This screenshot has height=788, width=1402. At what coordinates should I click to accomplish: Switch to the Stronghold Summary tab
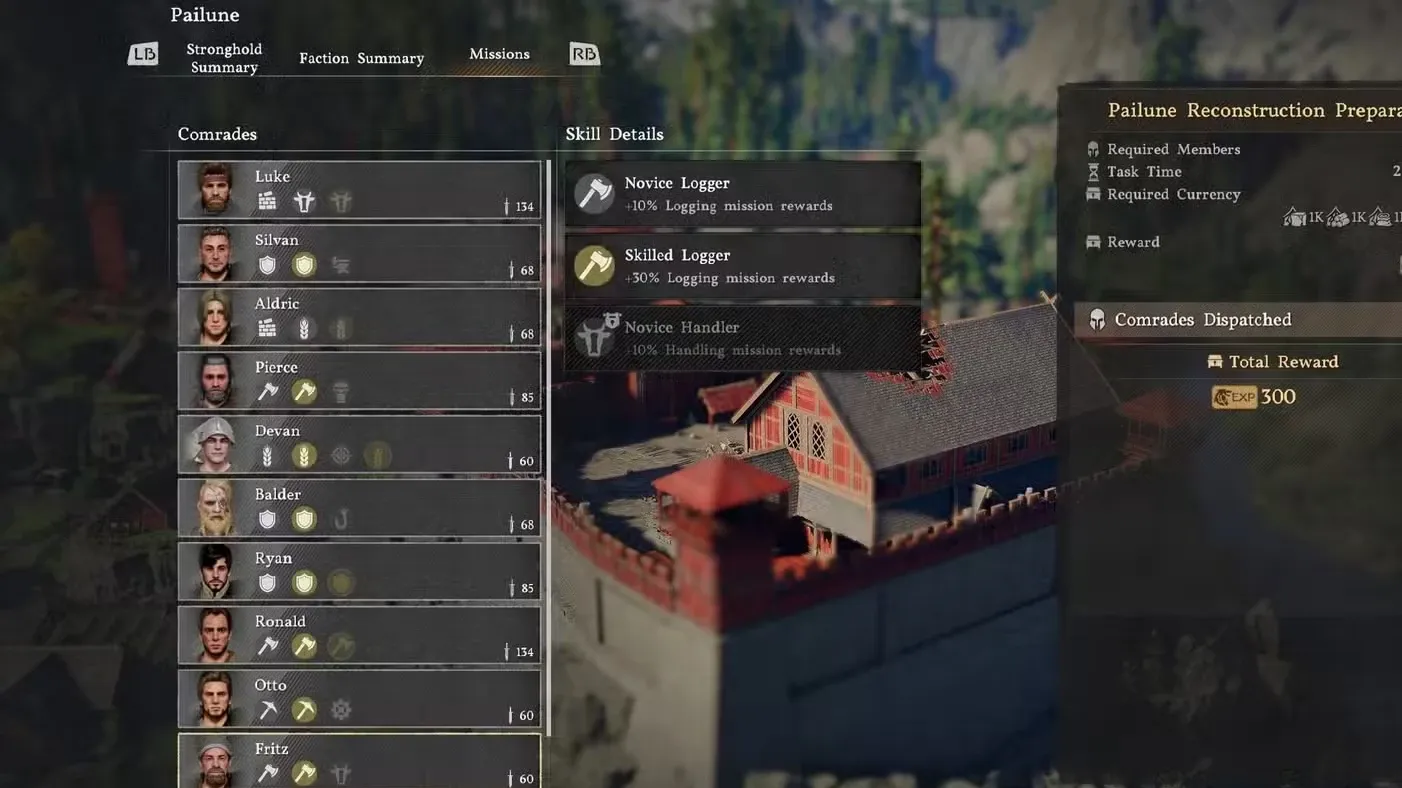(224, 58)
